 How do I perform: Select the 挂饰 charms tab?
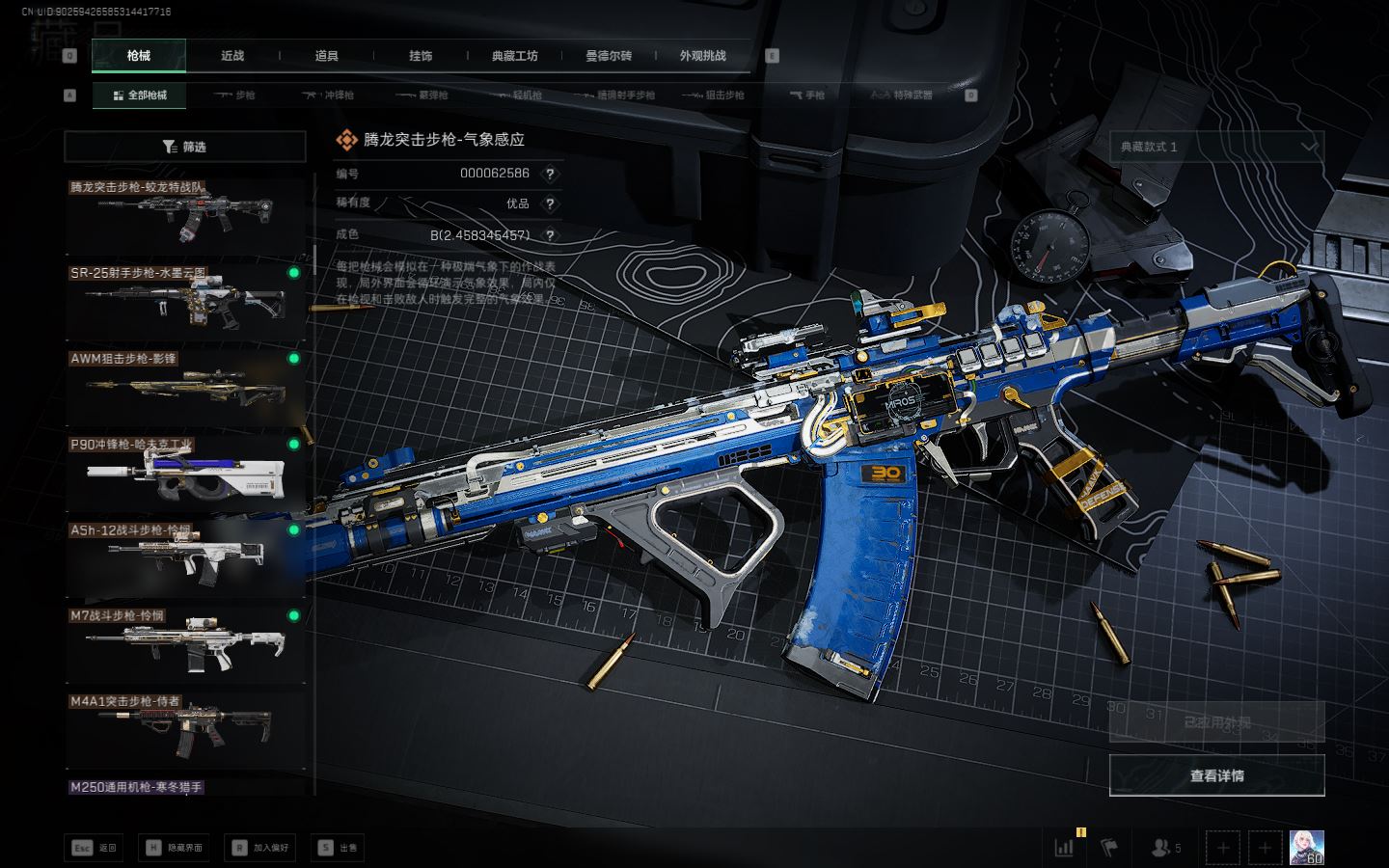point(421,56)
